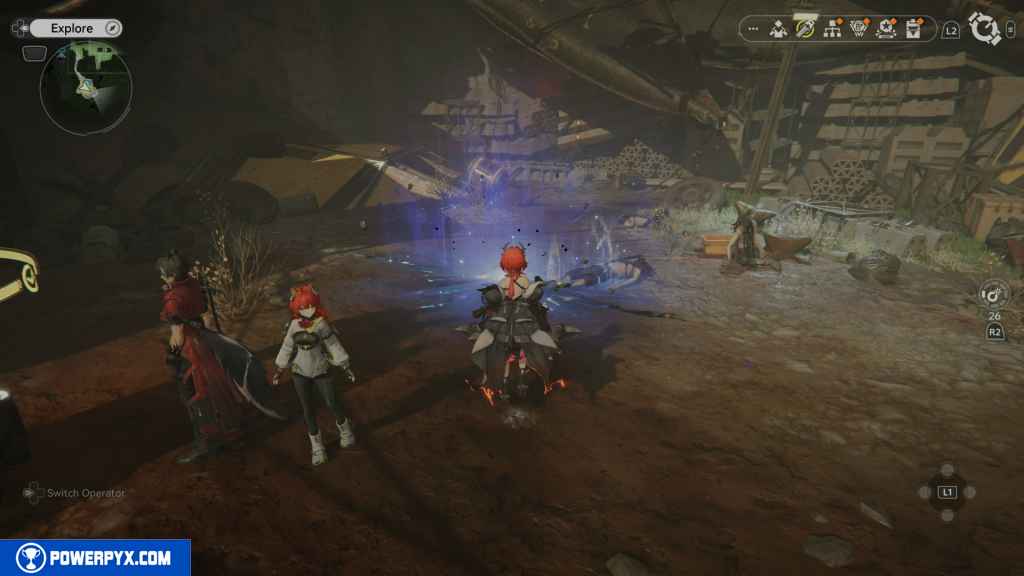
Task: Open the clipboard document toolbar icon
Action: [x=912, y=29]
